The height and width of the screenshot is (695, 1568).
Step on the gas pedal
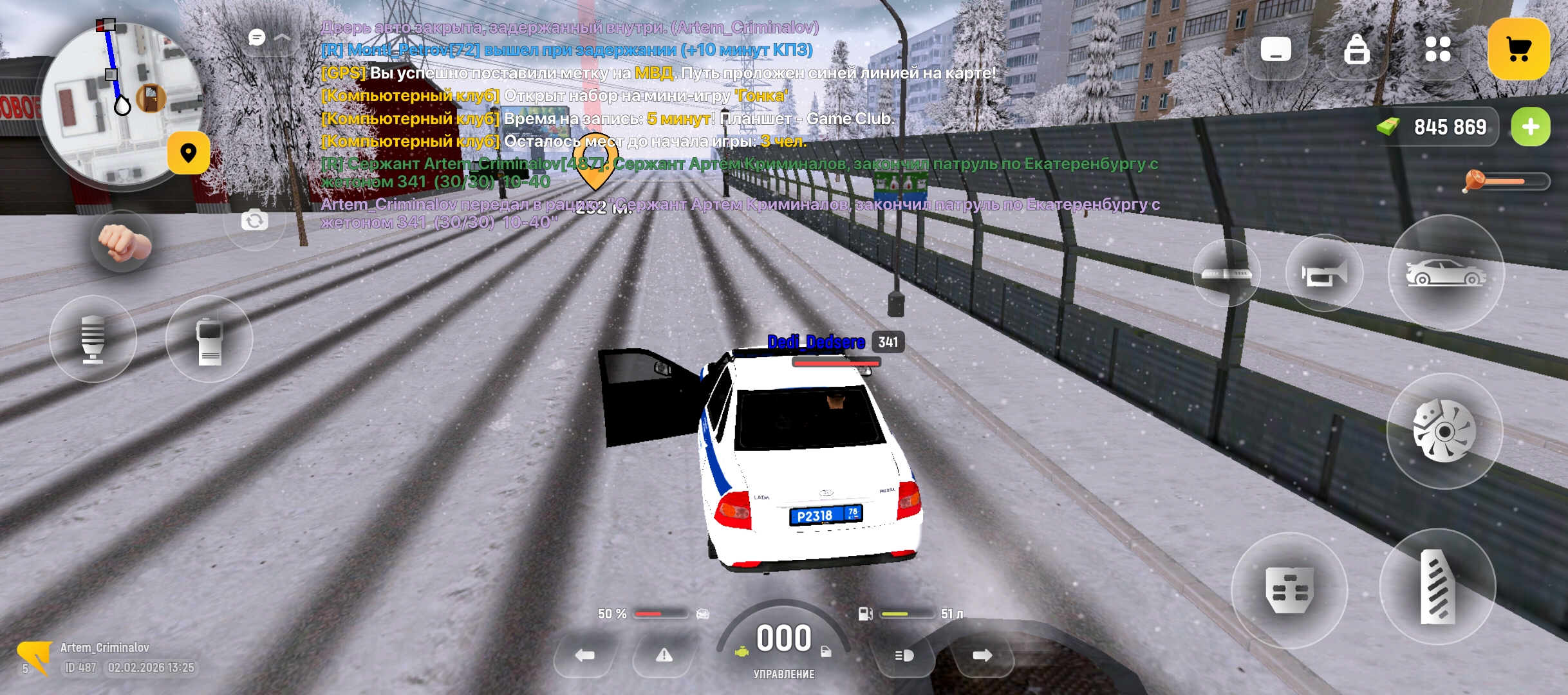tap(1437, 587)
